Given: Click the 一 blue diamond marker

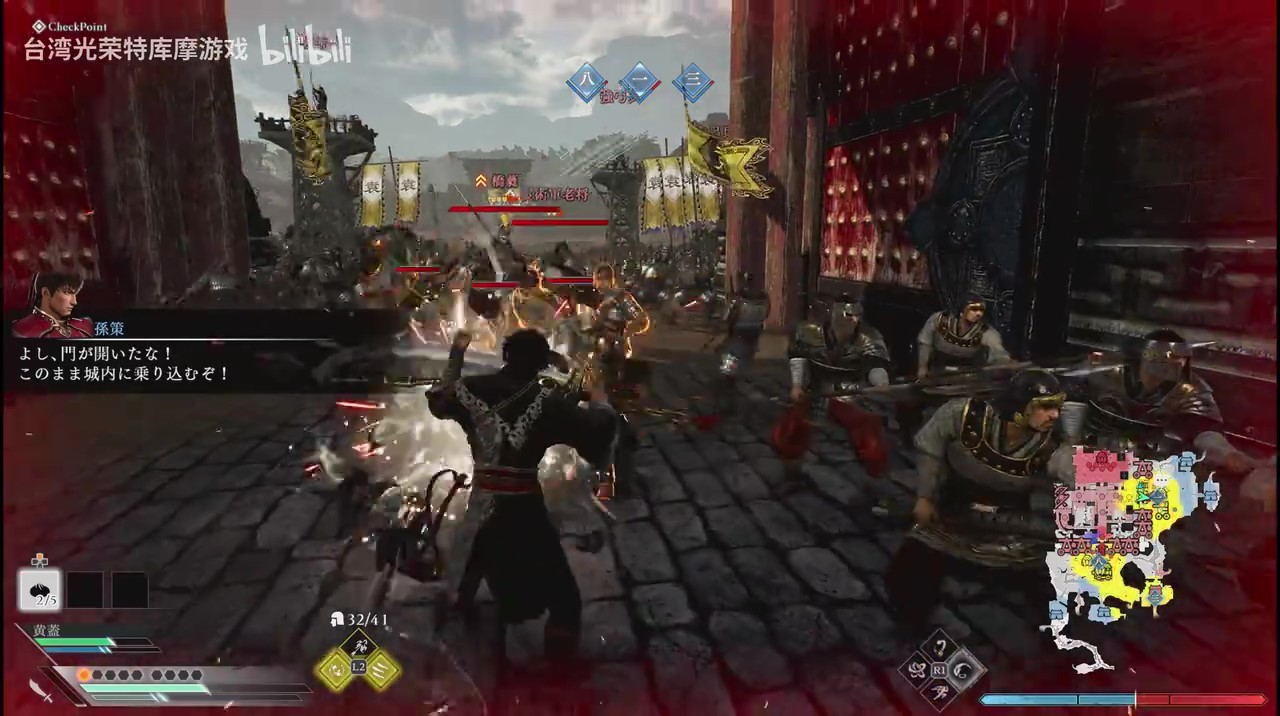Looking at the screenshot, I should point(640,82).
